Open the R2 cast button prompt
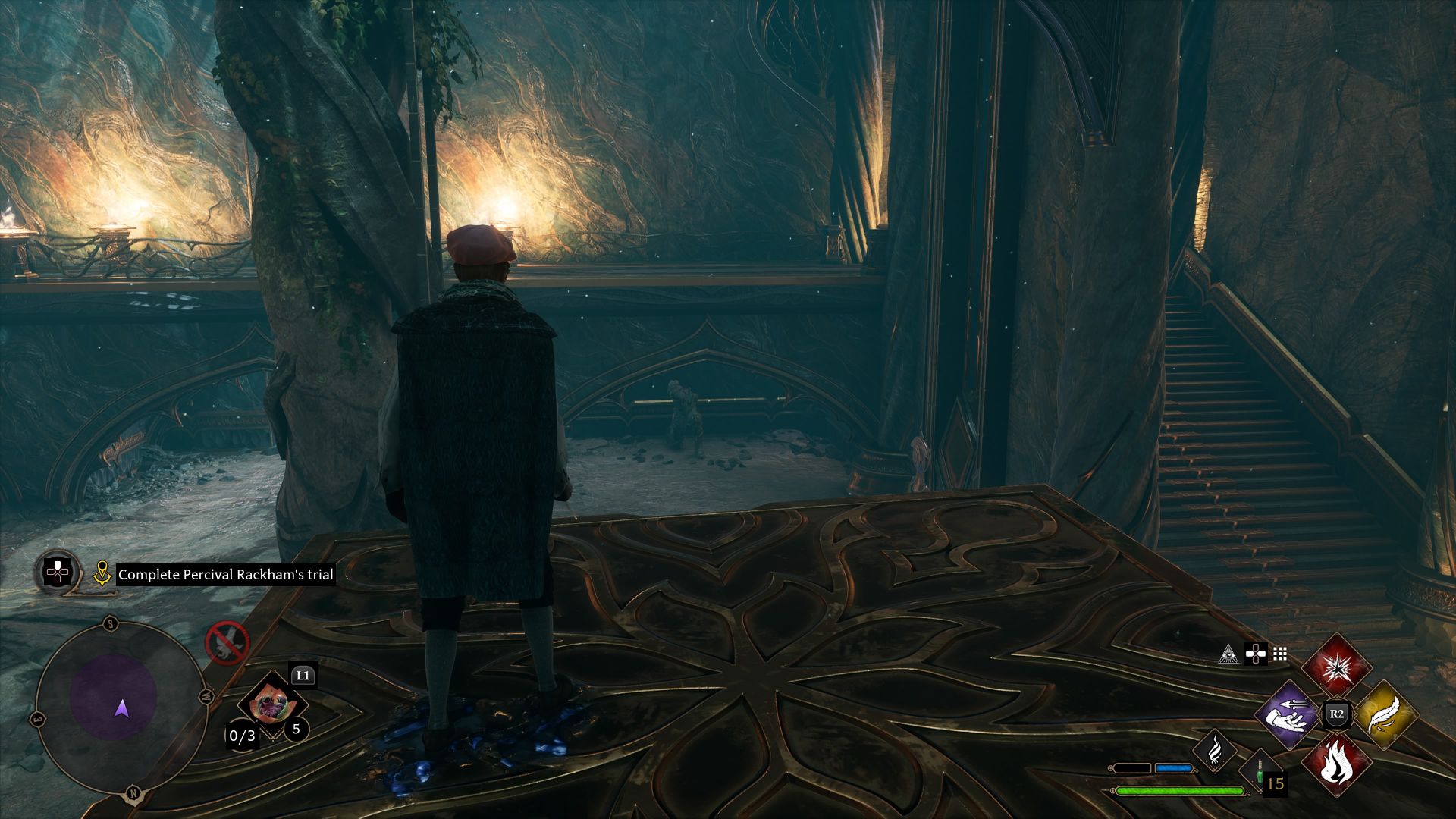Viewport: 1456px width, 819px height. [1336, 712]
